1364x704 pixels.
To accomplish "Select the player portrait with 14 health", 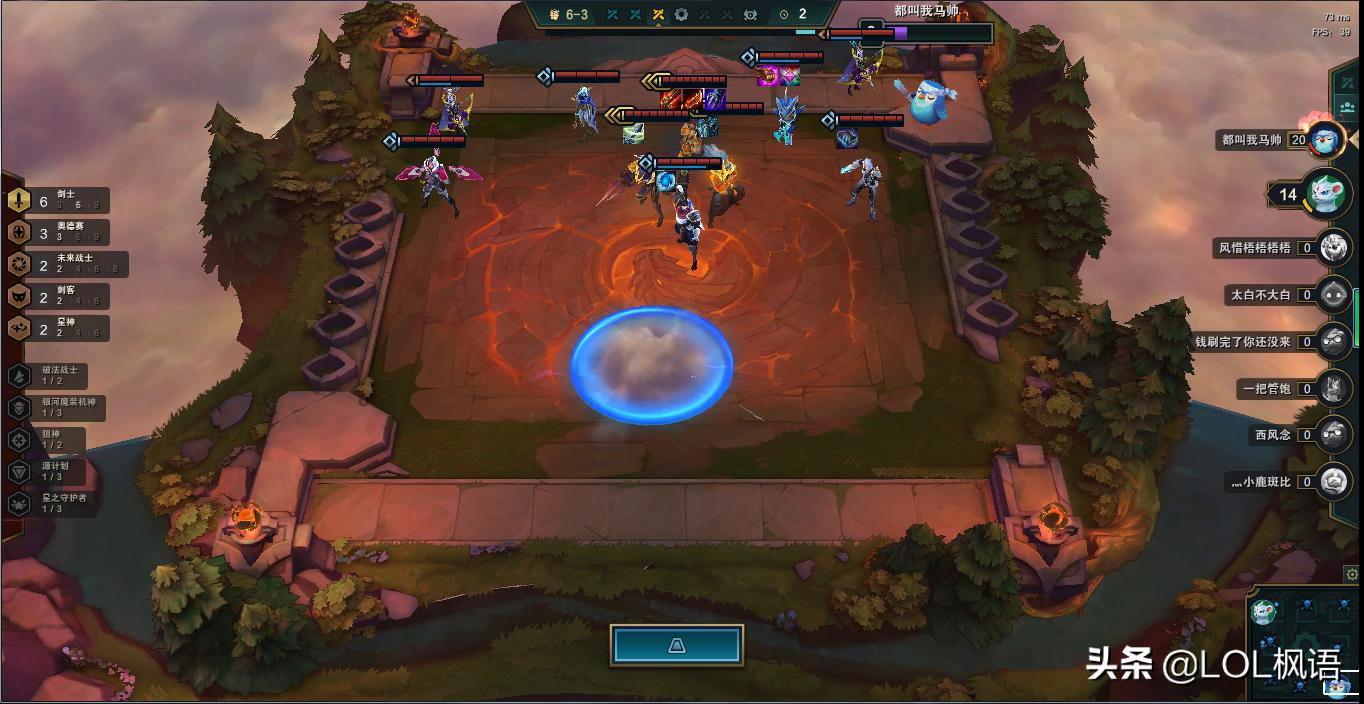I will coord(1326,194).
